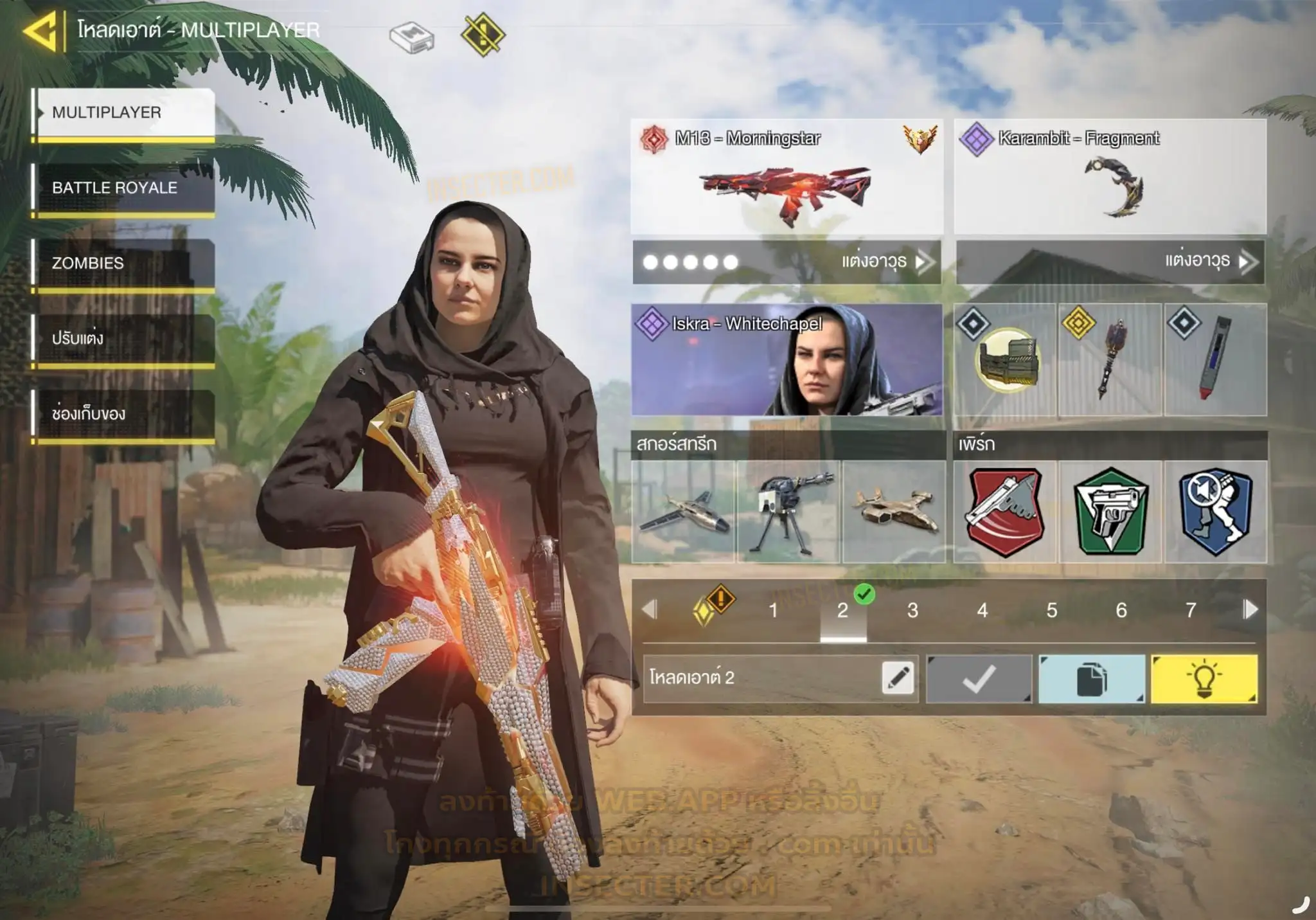This screenshot has width=1316, height=920.
Task: Select the M13 - Morningstar primary weapon
Action: click(787, 177)
